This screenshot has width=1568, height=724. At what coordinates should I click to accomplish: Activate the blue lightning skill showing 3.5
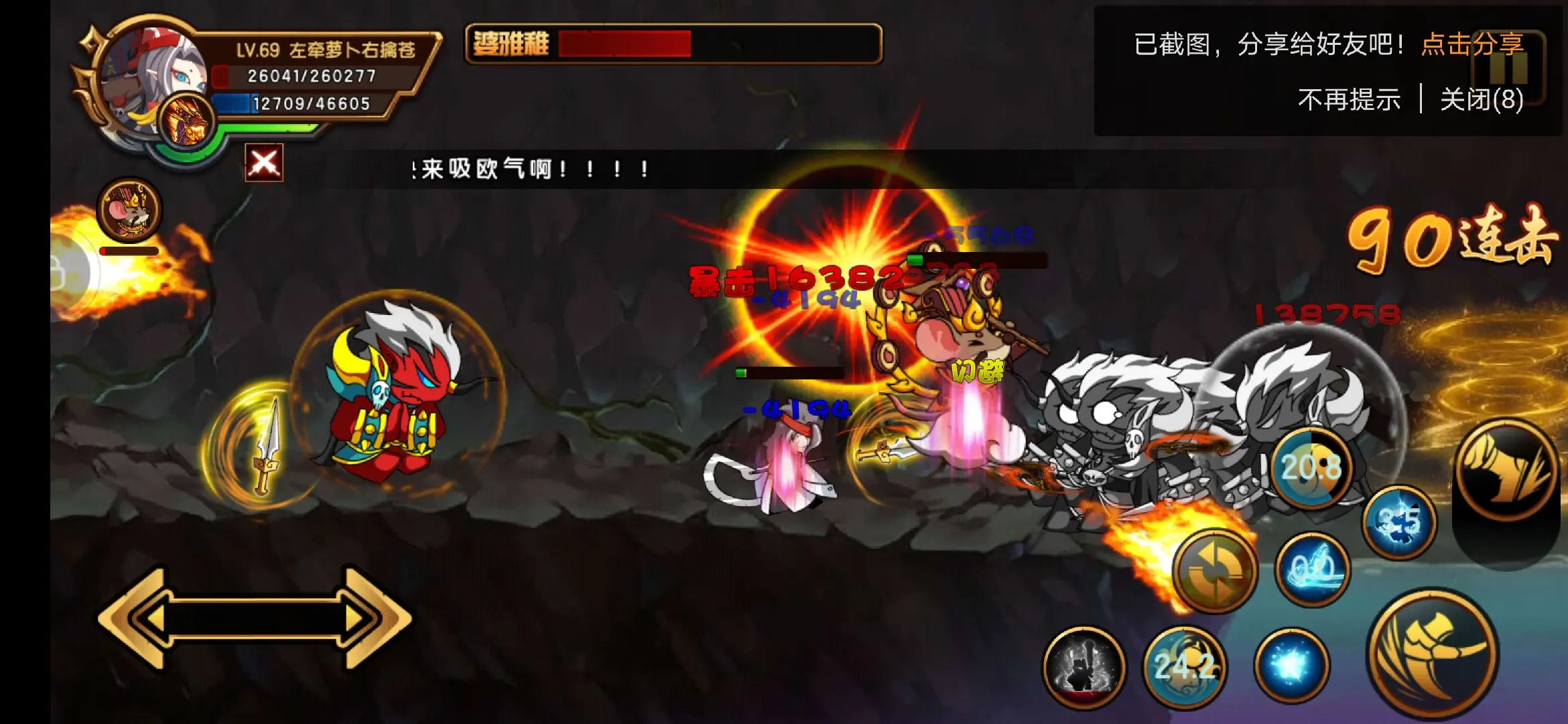(1399, 522)
